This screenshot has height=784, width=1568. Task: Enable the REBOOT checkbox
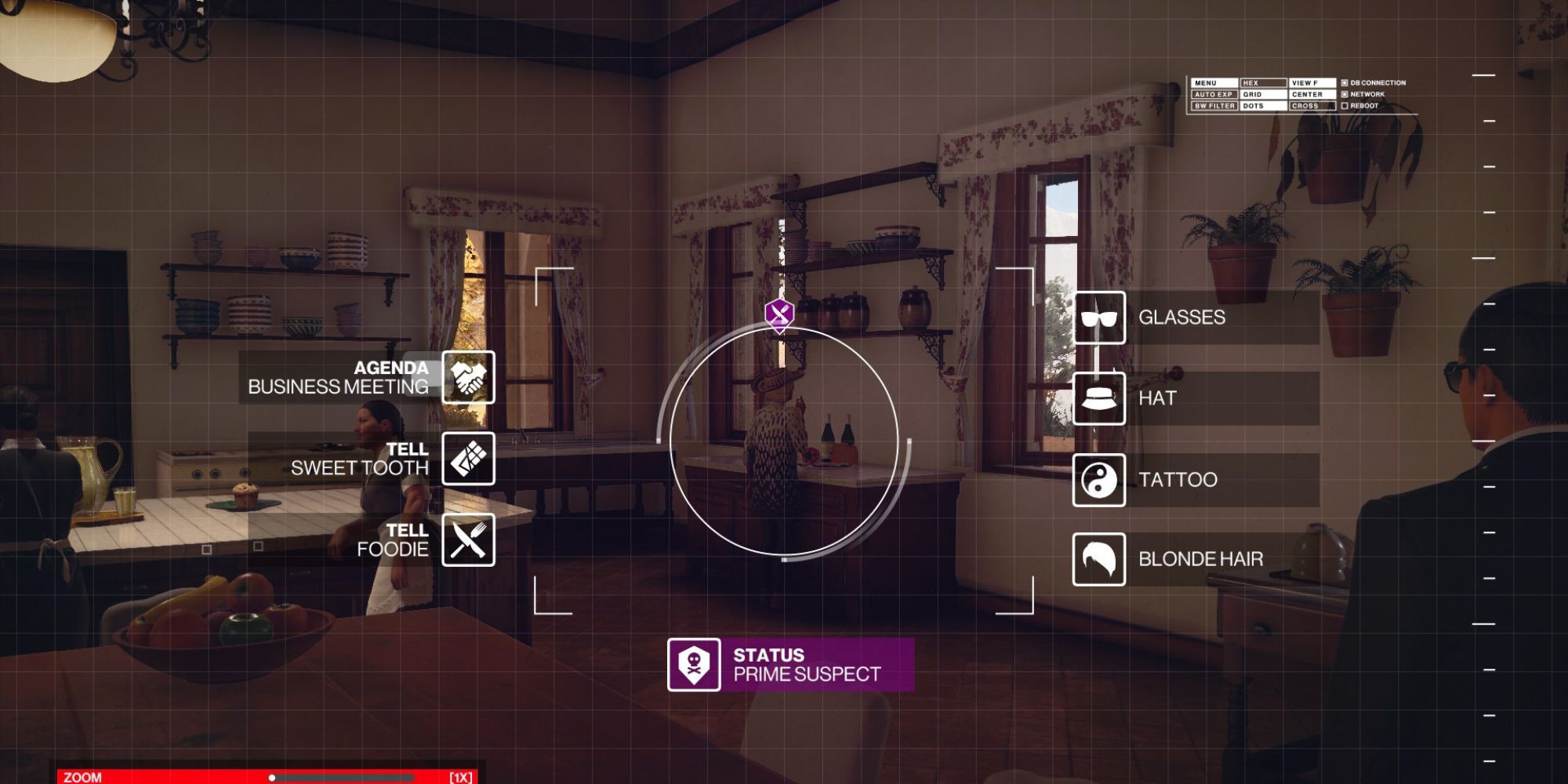(x=1345, y=107)
